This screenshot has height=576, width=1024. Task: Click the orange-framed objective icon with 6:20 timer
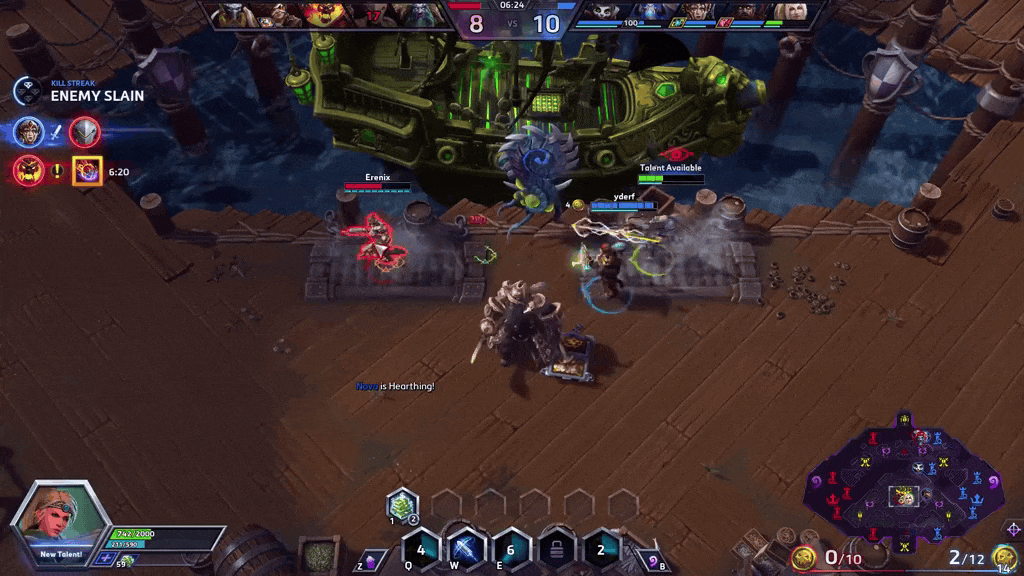click(87, 171)
